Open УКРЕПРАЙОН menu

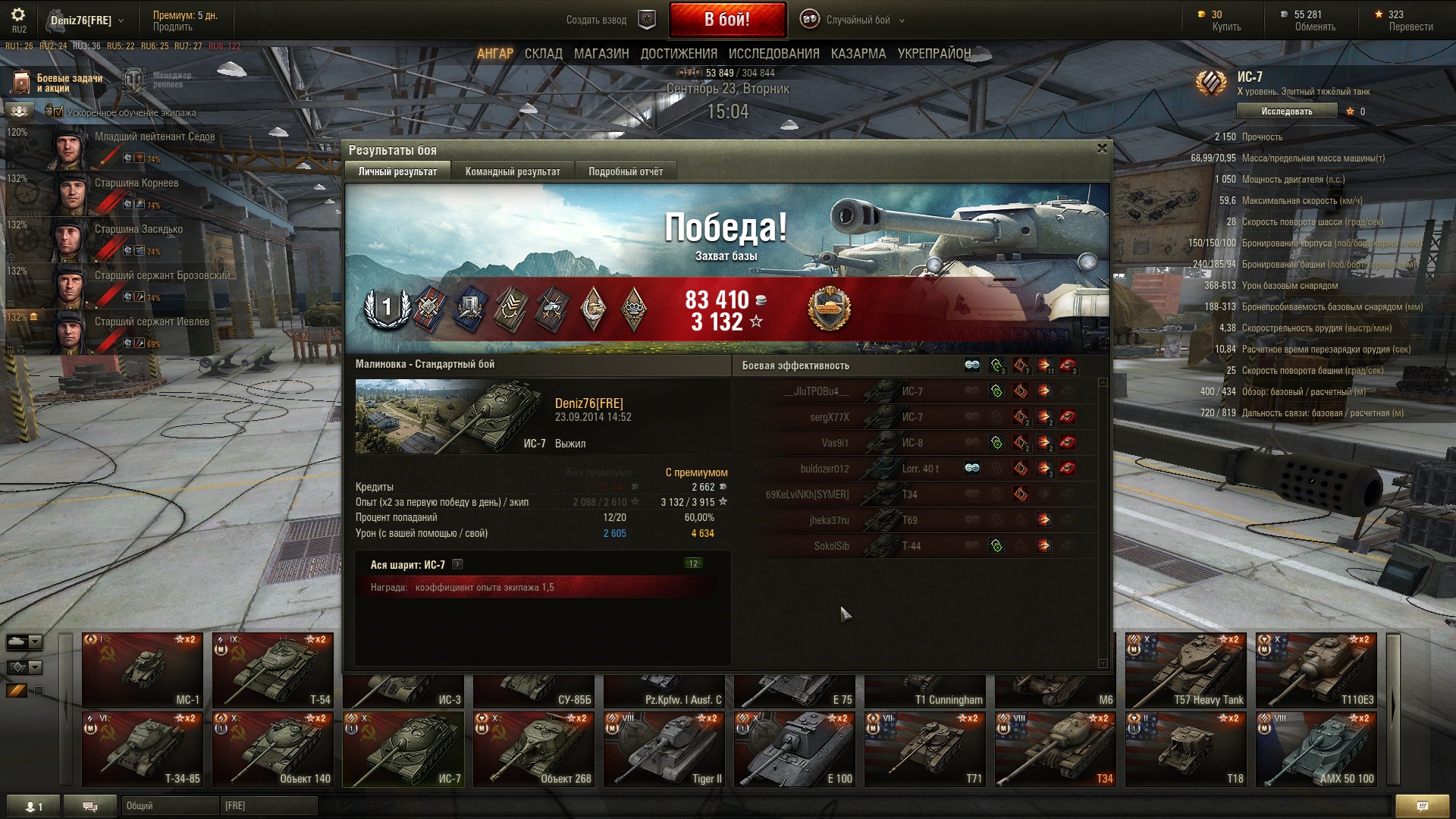(x=934, y=54)
